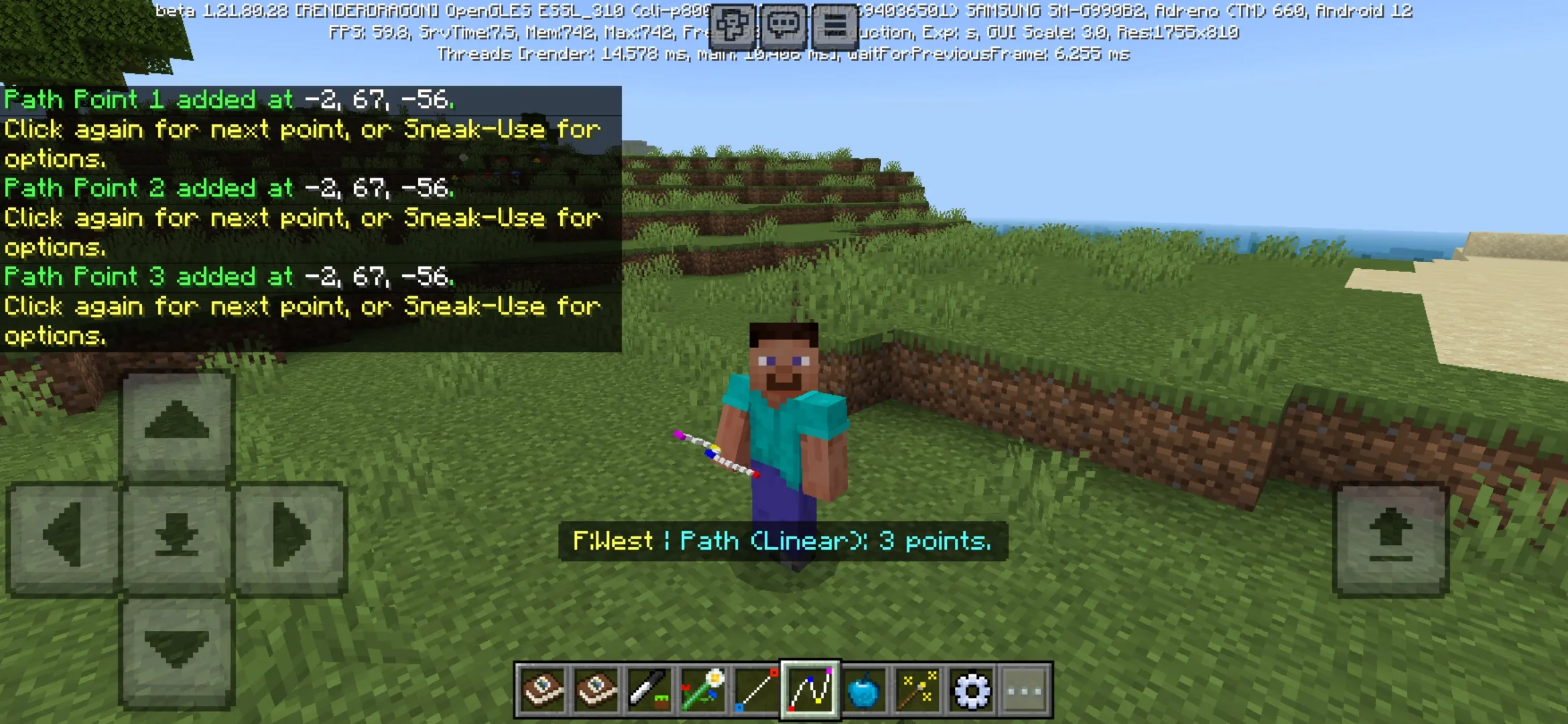Tap the move forward arrow
Screen dimensions: 1568x724
[x=177, y=422]
